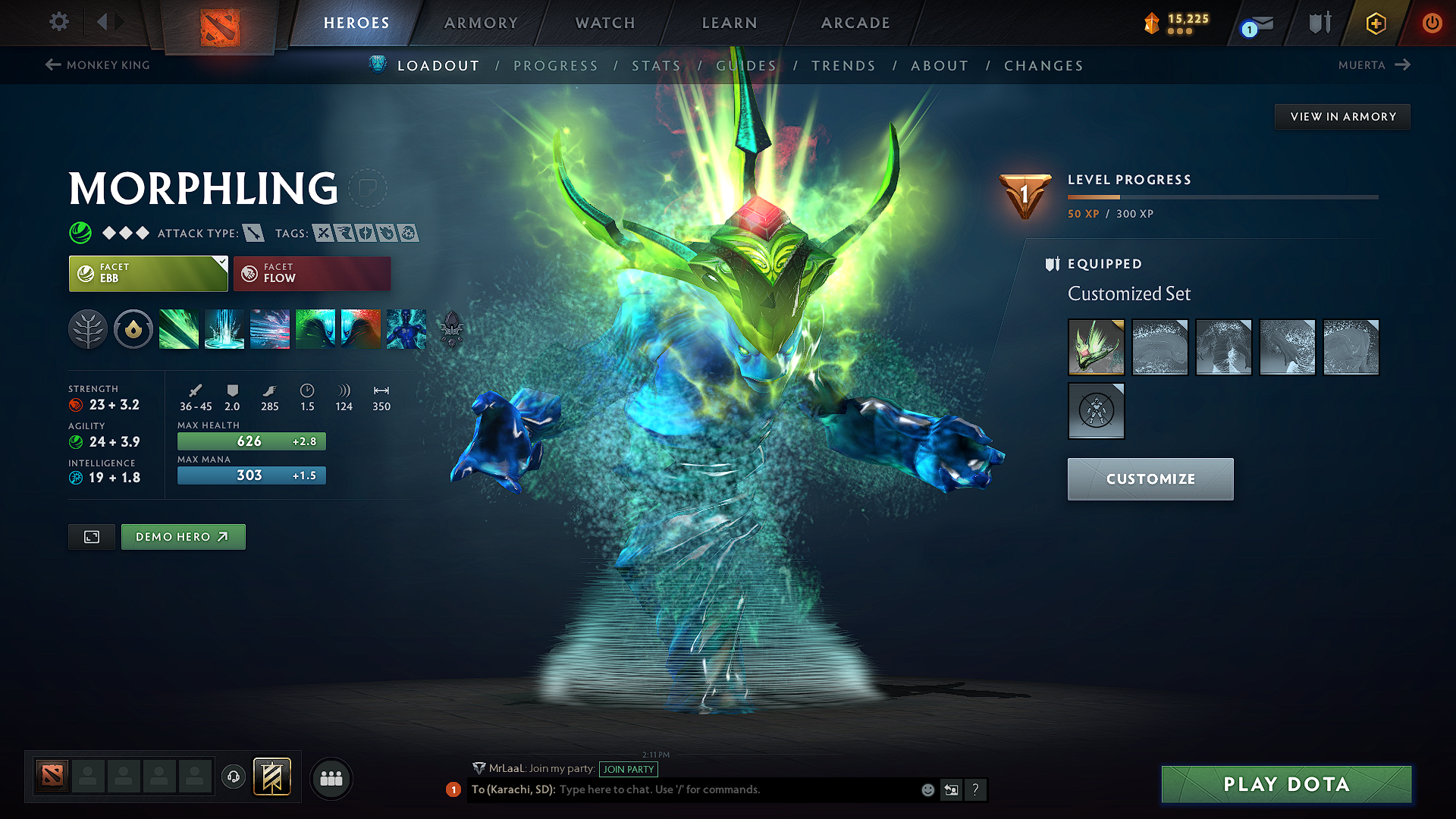Select the innate ability droplet icon
Viewport: 1456px width, 819px height.
tap(133, 329)
